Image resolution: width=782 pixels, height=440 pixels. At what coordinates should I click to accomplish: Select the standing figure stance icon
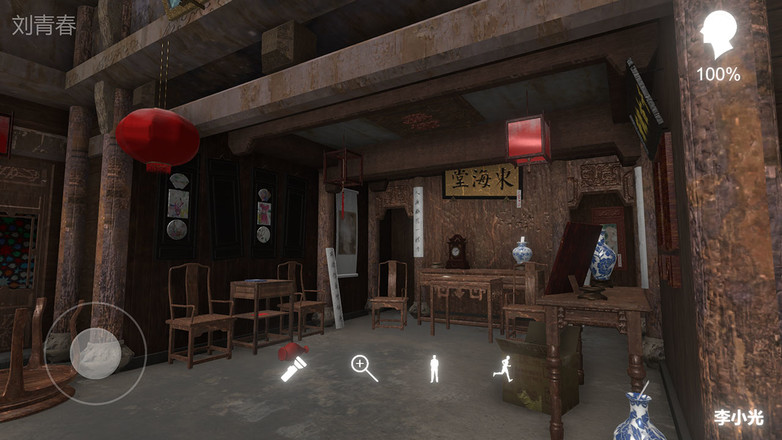click(434, 369)
